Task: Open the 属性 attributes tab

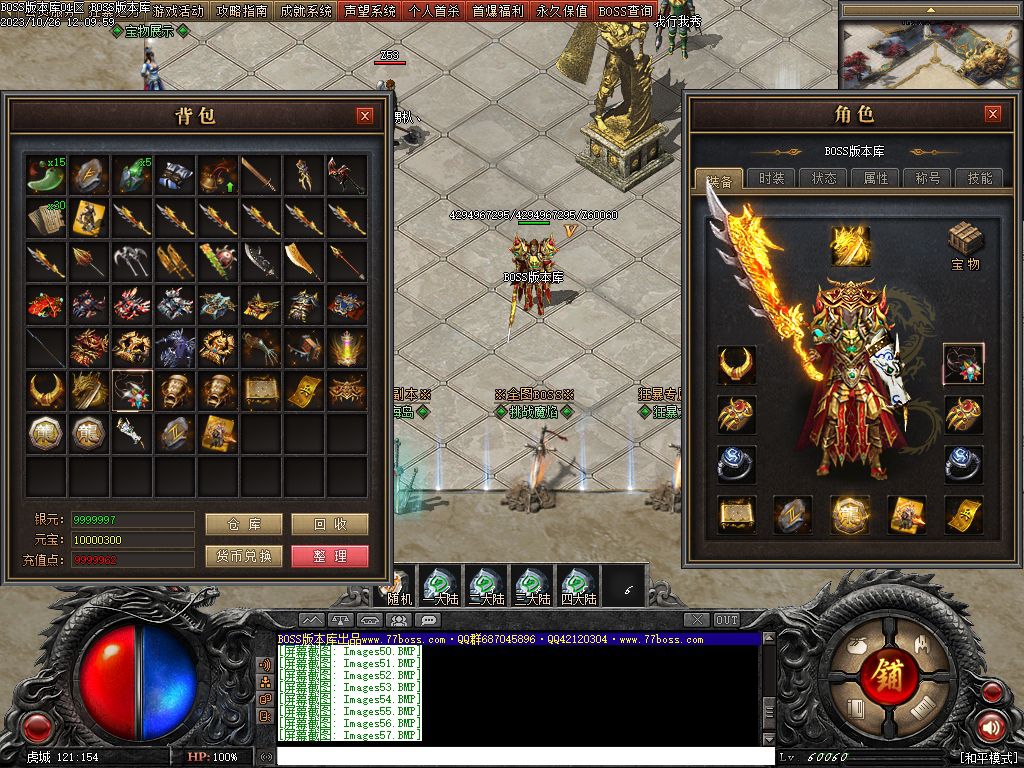Action: click(876, 178)
